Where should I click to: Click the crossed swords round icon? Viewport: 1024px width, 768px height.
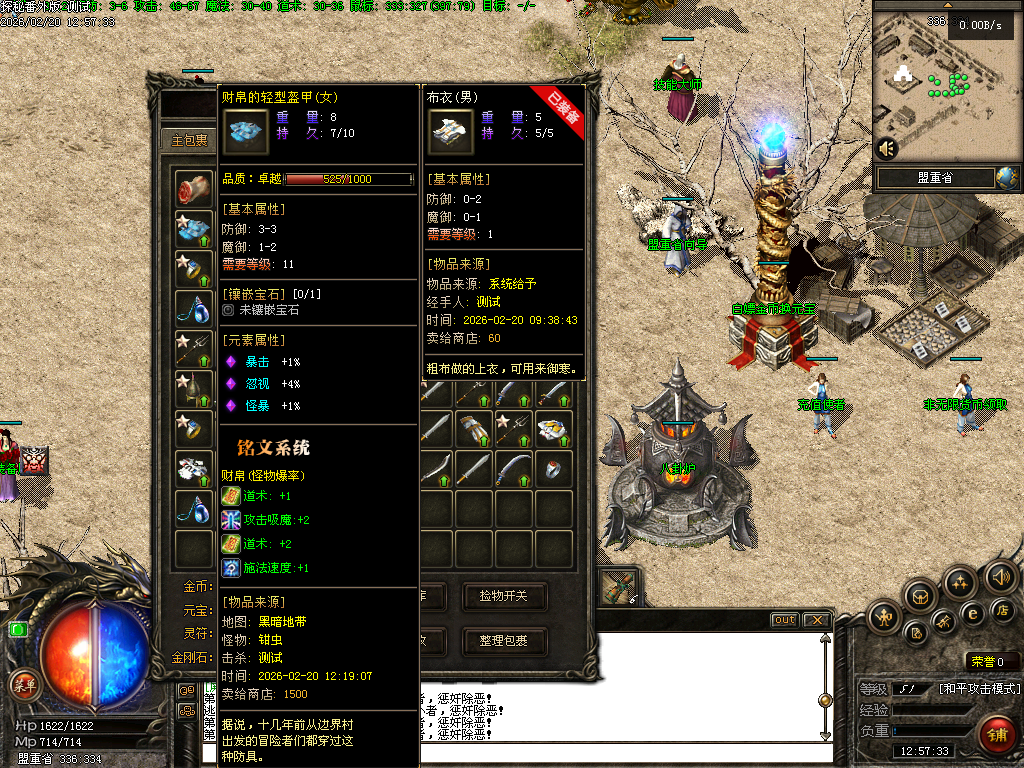pos(943,623)
